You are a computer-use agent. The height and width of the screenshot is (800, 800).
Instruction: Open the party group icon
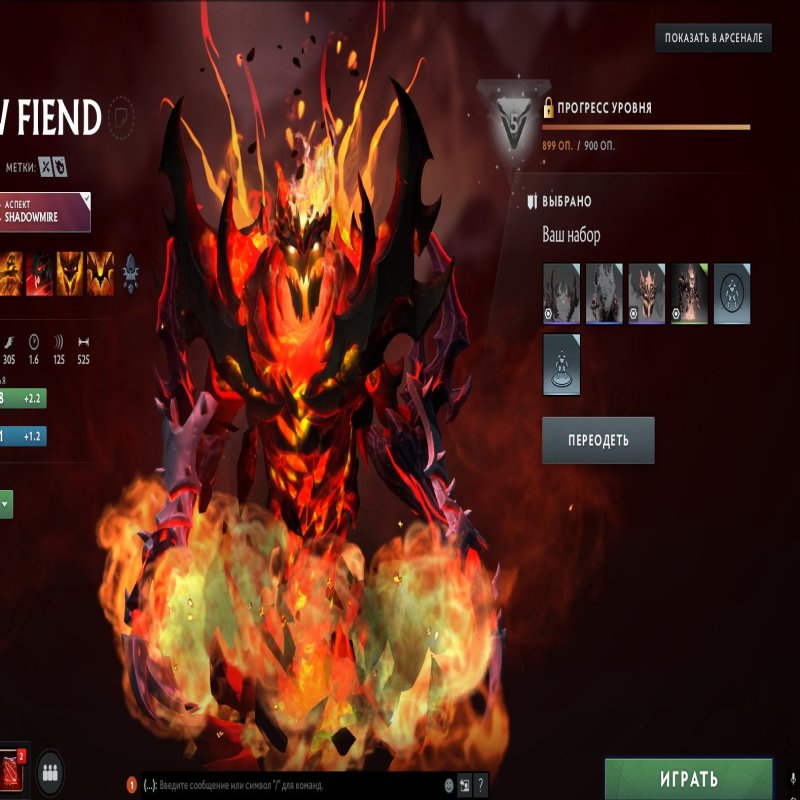tap(51, 772)
